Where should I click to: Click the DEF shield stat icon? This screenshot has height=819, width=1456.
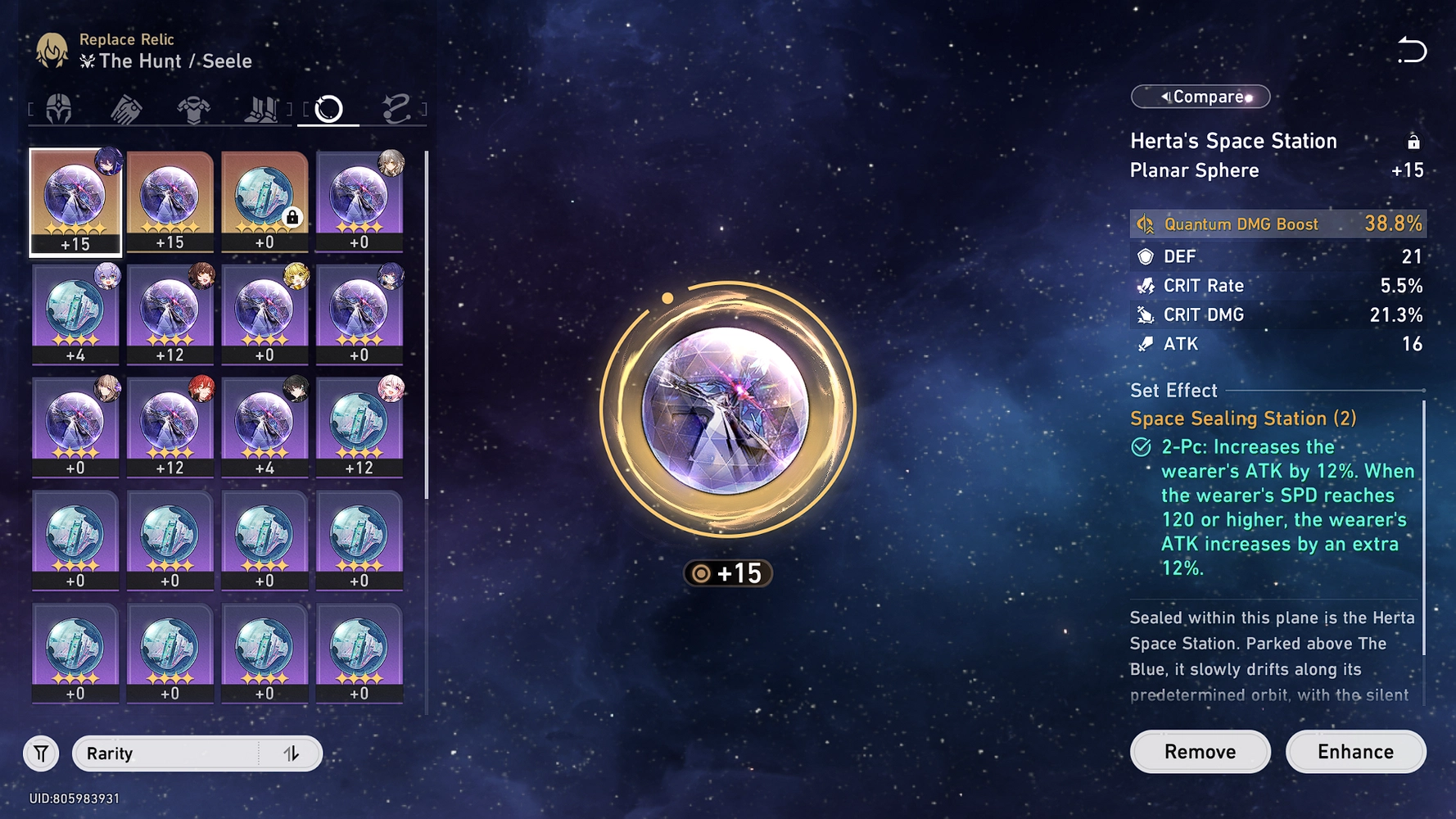coord(1144,256)
